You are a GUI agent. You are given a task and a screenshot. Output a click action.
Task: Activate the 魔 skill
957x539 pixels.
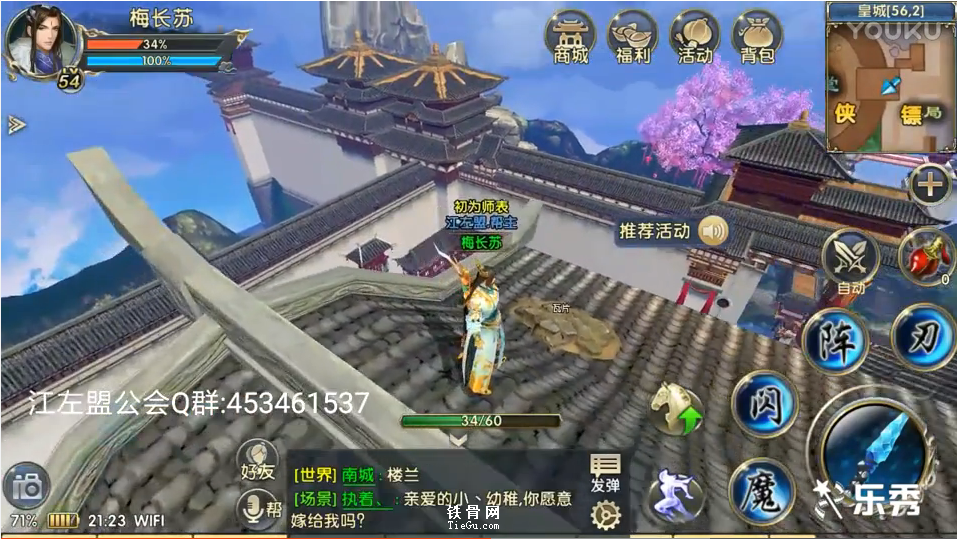pyautogui.click(x=761, y=490)
